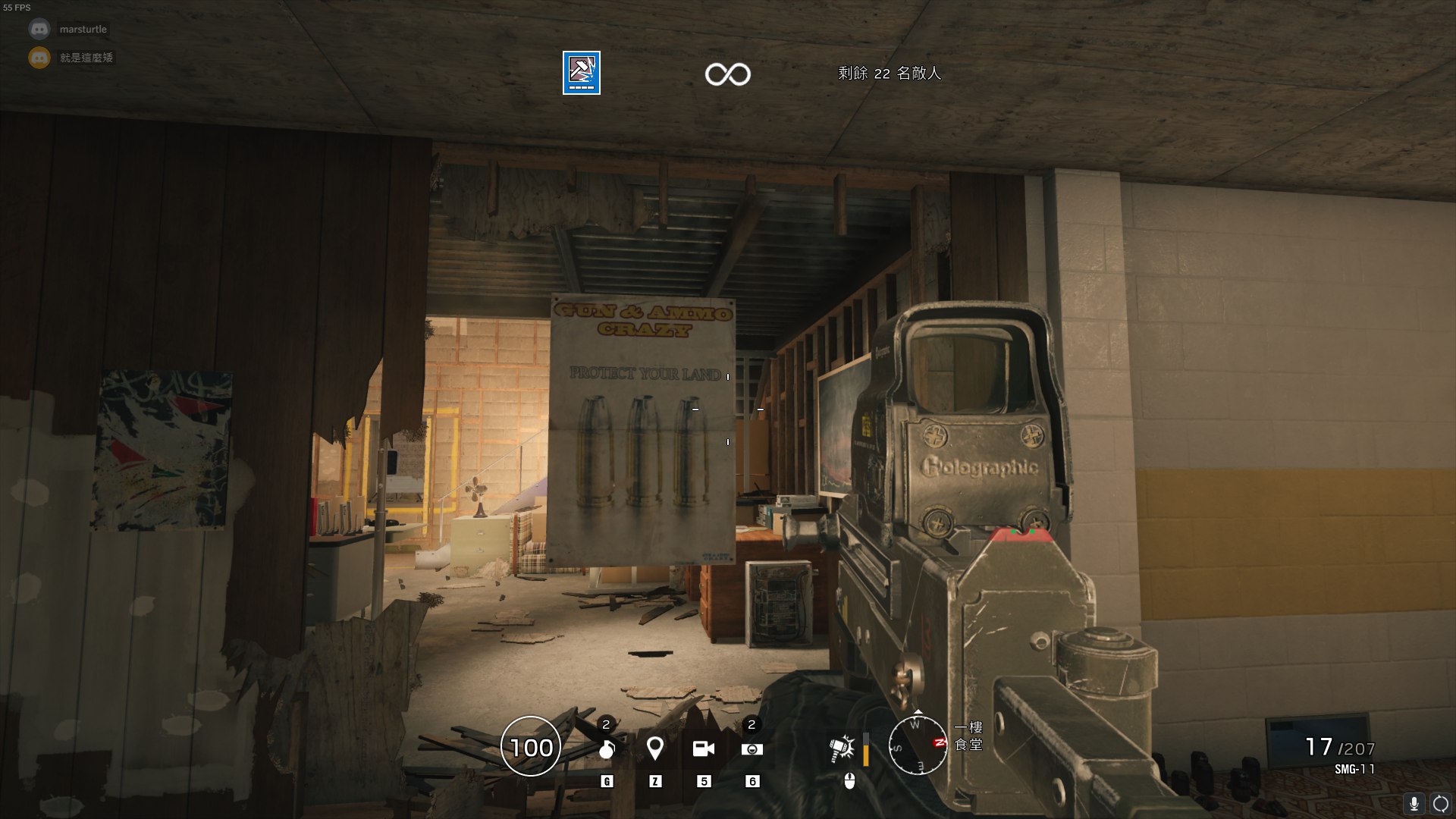Click the yellow Discord avatar in voice overlay
This screenshot has height=819, width=1456.
click(39, 58)
